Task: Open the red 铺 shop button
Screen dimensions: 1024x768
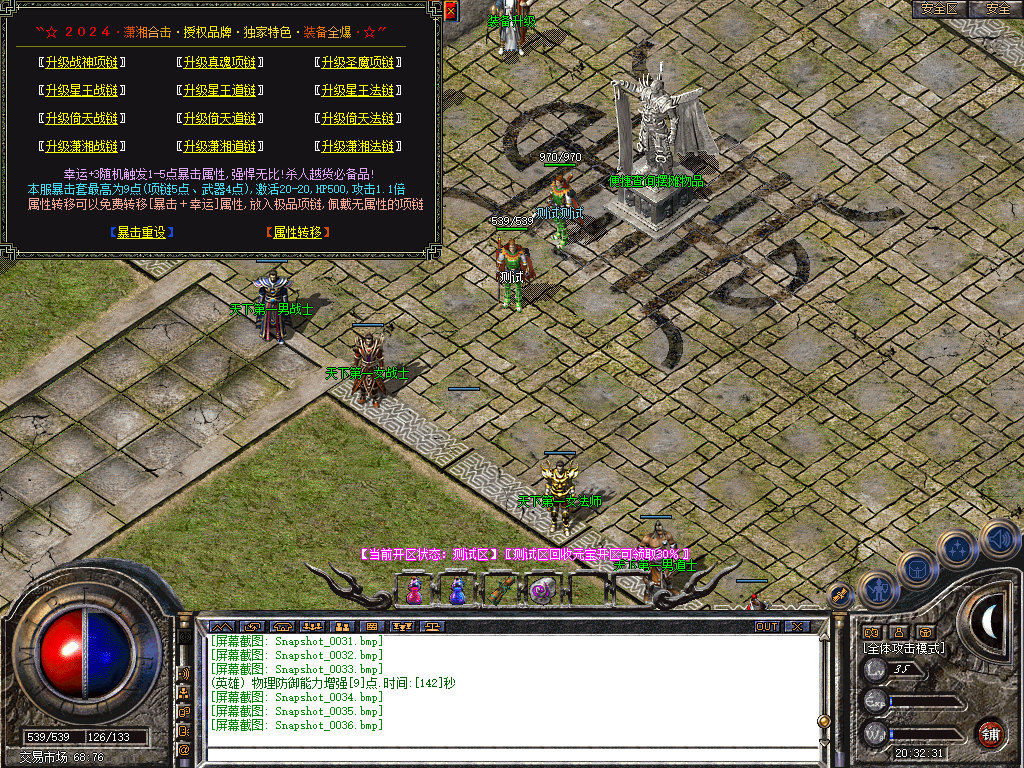Action: (x=990, y=733)
